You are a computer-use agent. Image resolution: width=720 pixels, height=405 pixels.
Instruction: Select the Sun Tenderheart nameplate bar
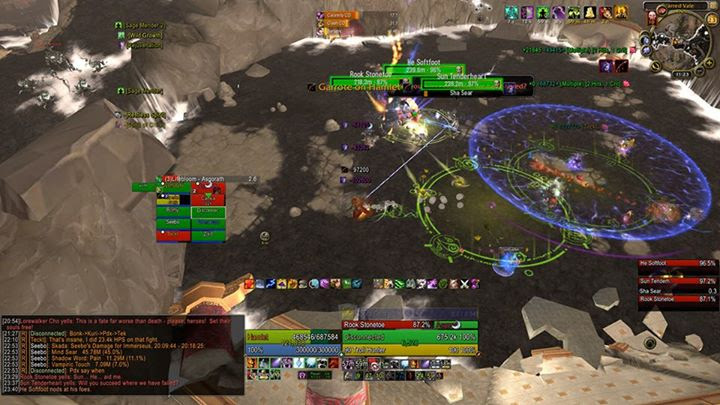(460, 84)
